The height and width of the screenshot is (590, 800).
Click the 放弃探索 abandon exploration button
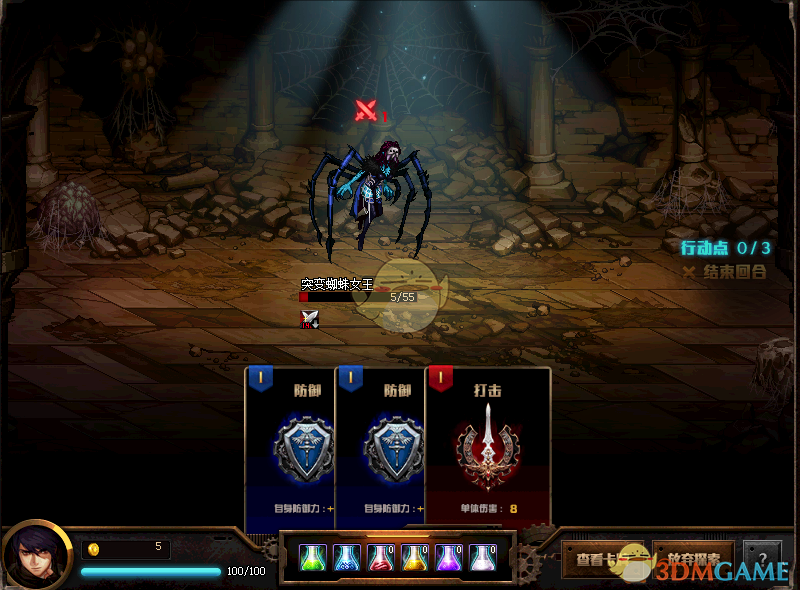pyautogui.click(x=693, y=558)
